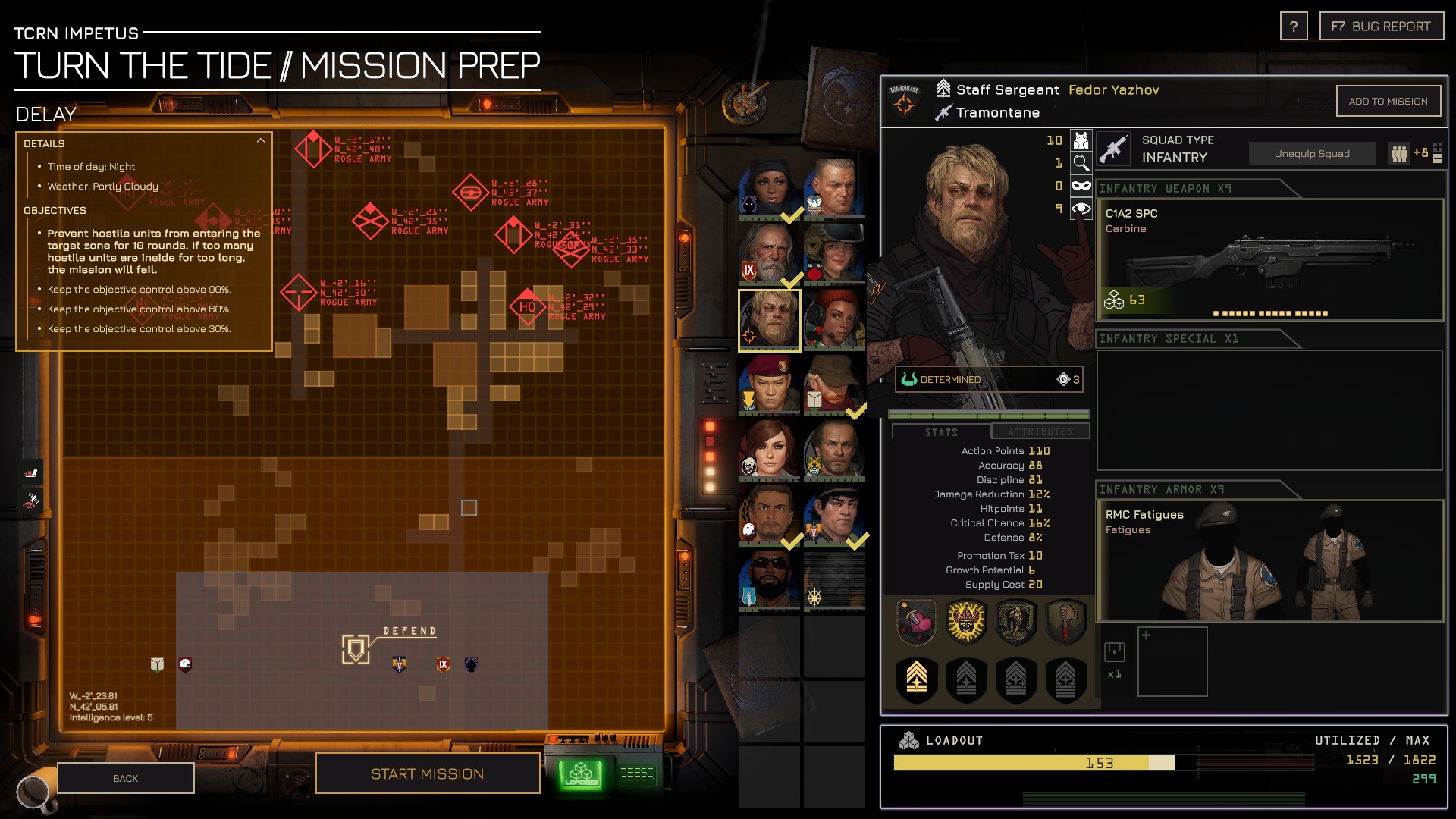This screenshot has height=819, width=1456.
Task: Open the question mark help
Action: point(1294,27)
